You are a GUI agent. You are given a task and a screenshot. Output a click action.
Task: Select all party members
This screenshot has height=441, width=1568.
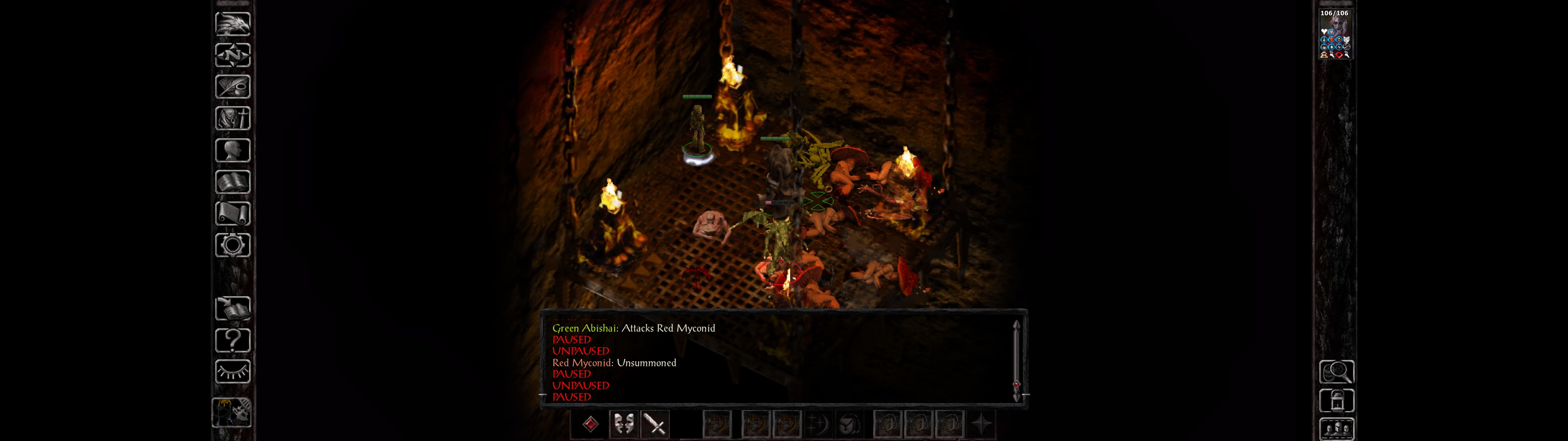[1336, 429]
